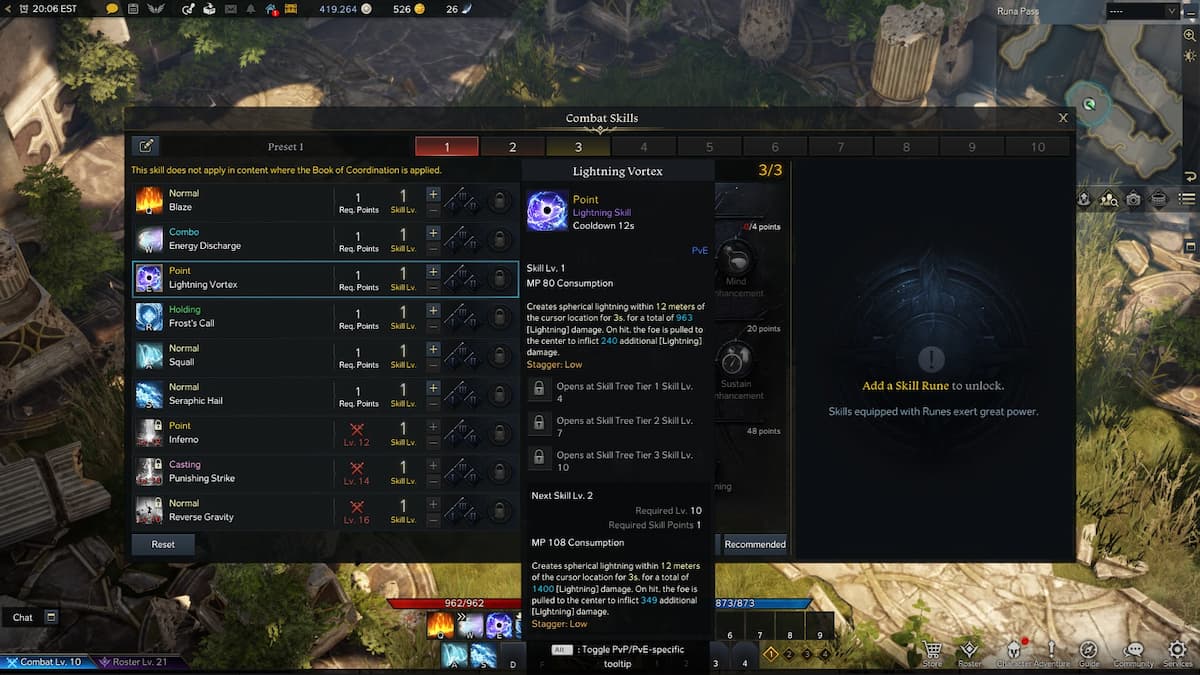Open the Services menu
This screenshot has height=675, width=1200.
(x=1177, y=653)
